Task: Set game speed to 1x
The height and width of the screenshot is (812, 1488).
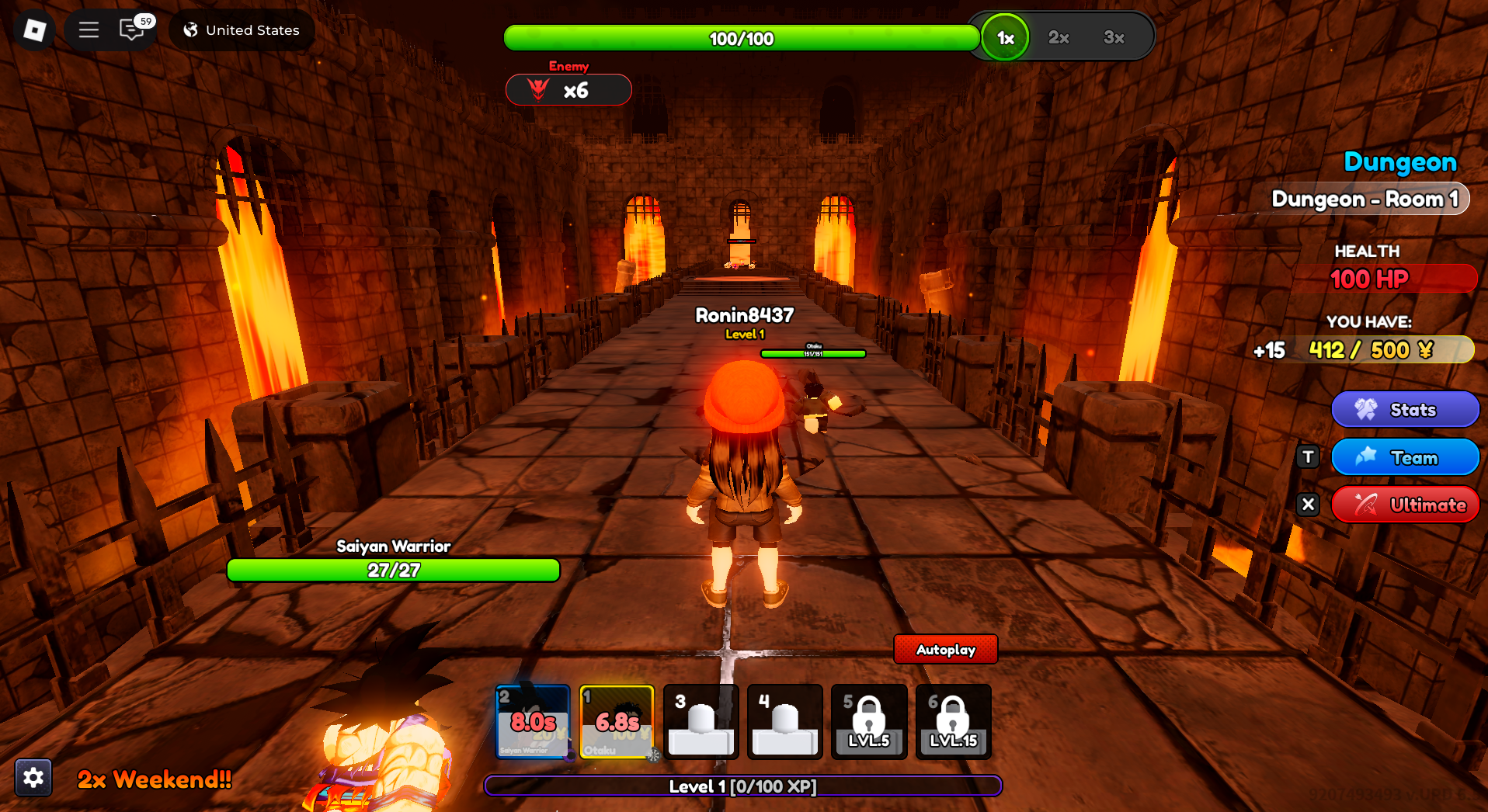Action: click(1005, 38)
